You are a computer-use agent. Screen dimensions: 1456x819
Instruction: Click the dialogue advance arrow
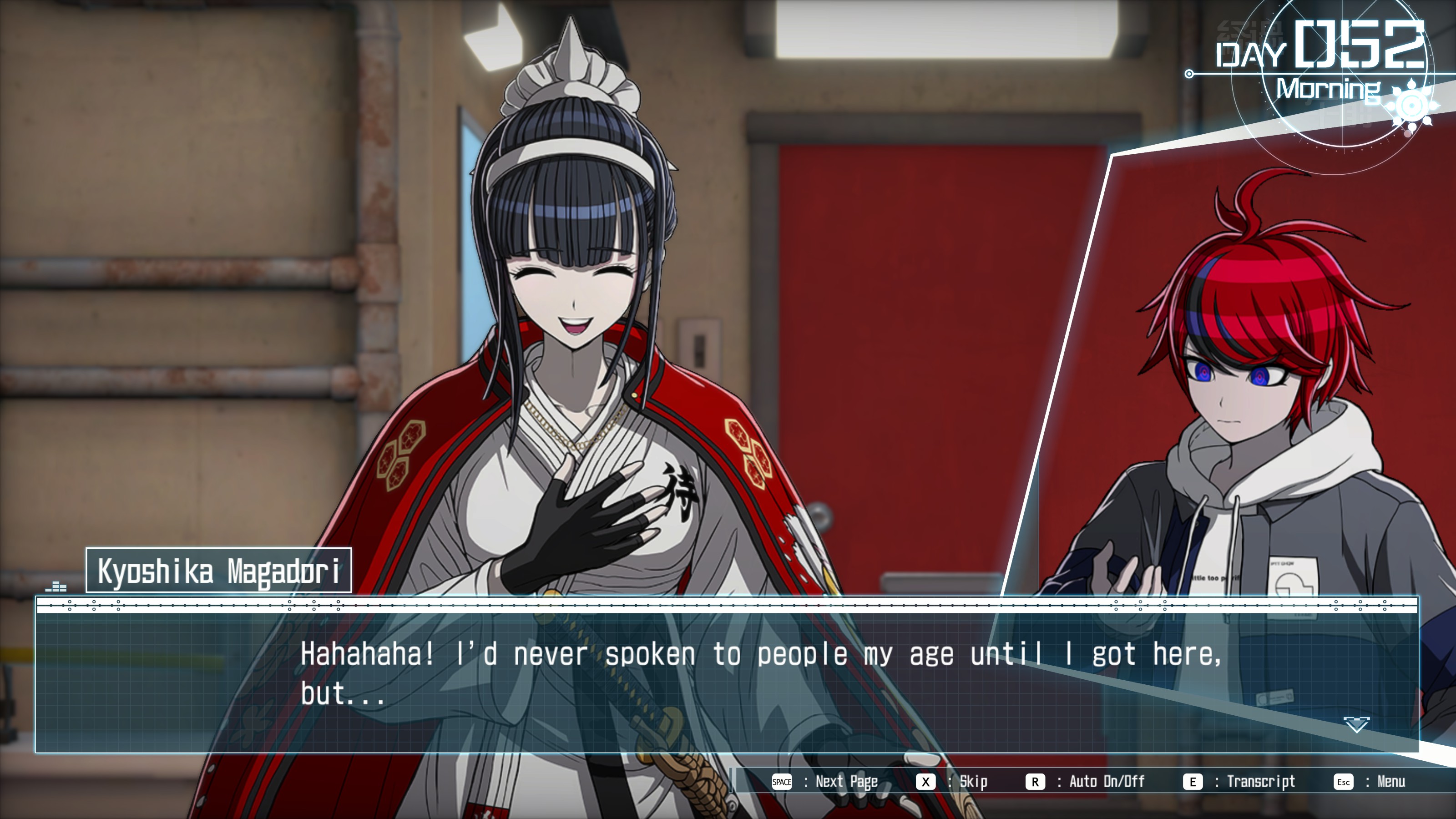[x=1356, y=724]
